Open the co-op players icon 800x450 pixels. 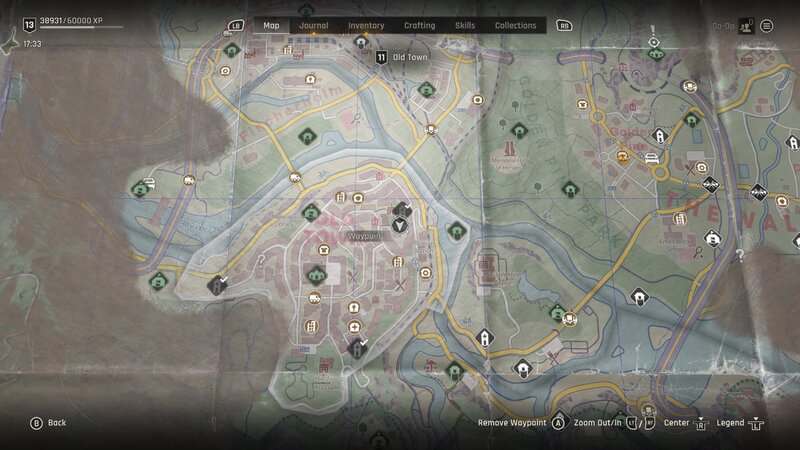[745, 26]
